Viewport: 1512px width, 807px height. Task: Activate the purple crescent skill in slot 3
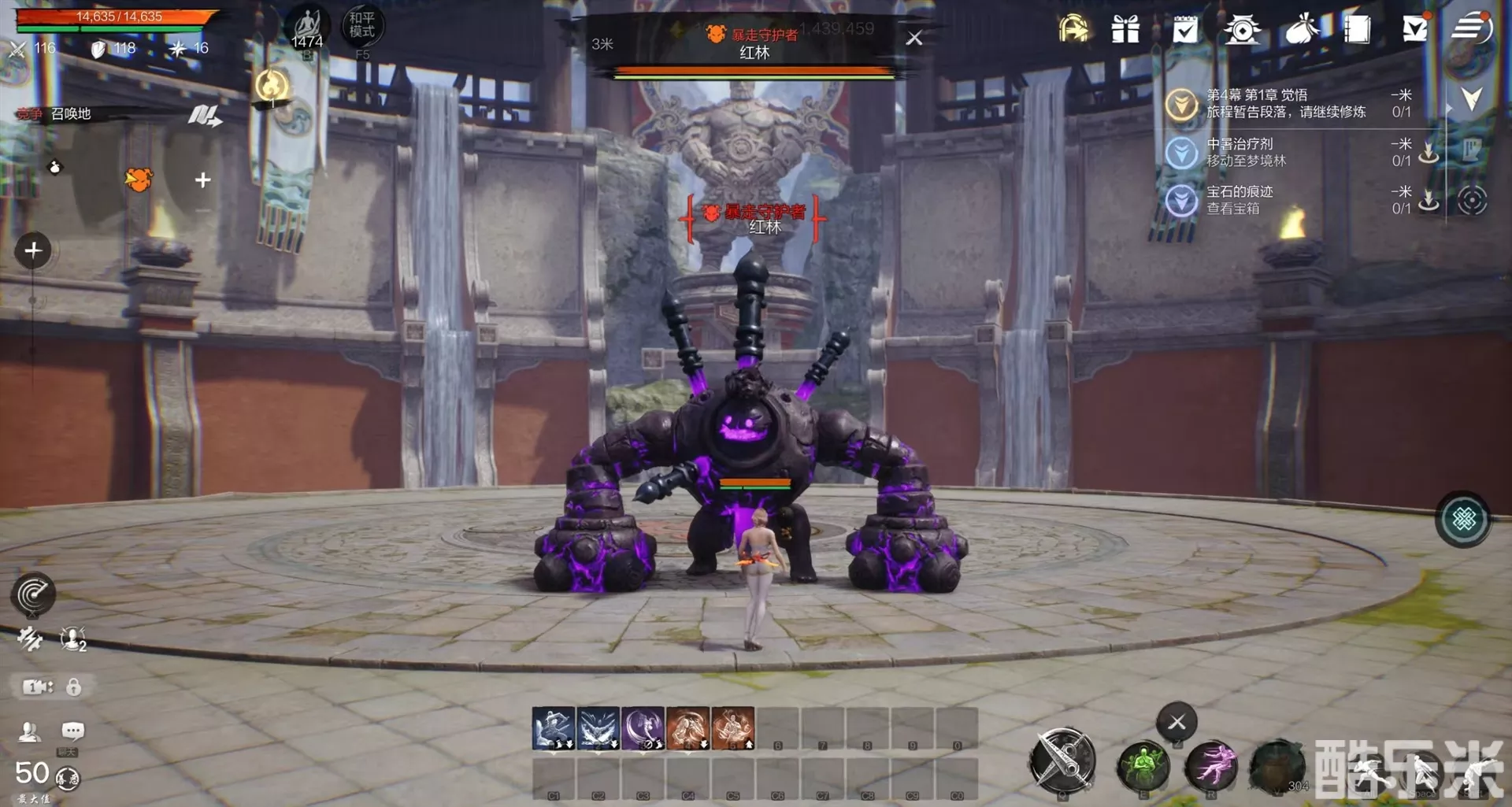(643, 727)
